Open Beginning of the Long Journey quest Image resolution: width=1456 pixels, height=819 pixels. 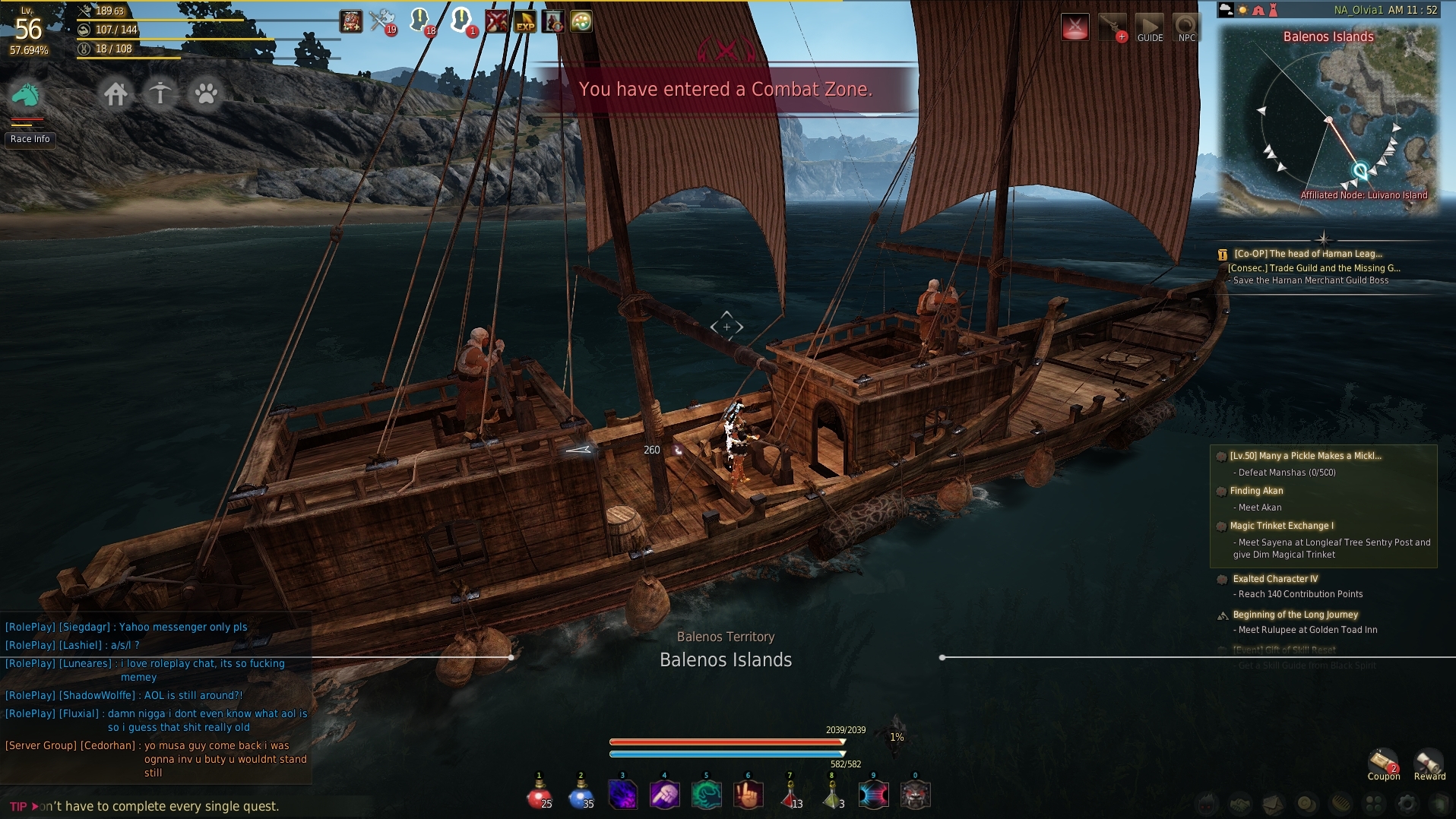point(1295,615)
